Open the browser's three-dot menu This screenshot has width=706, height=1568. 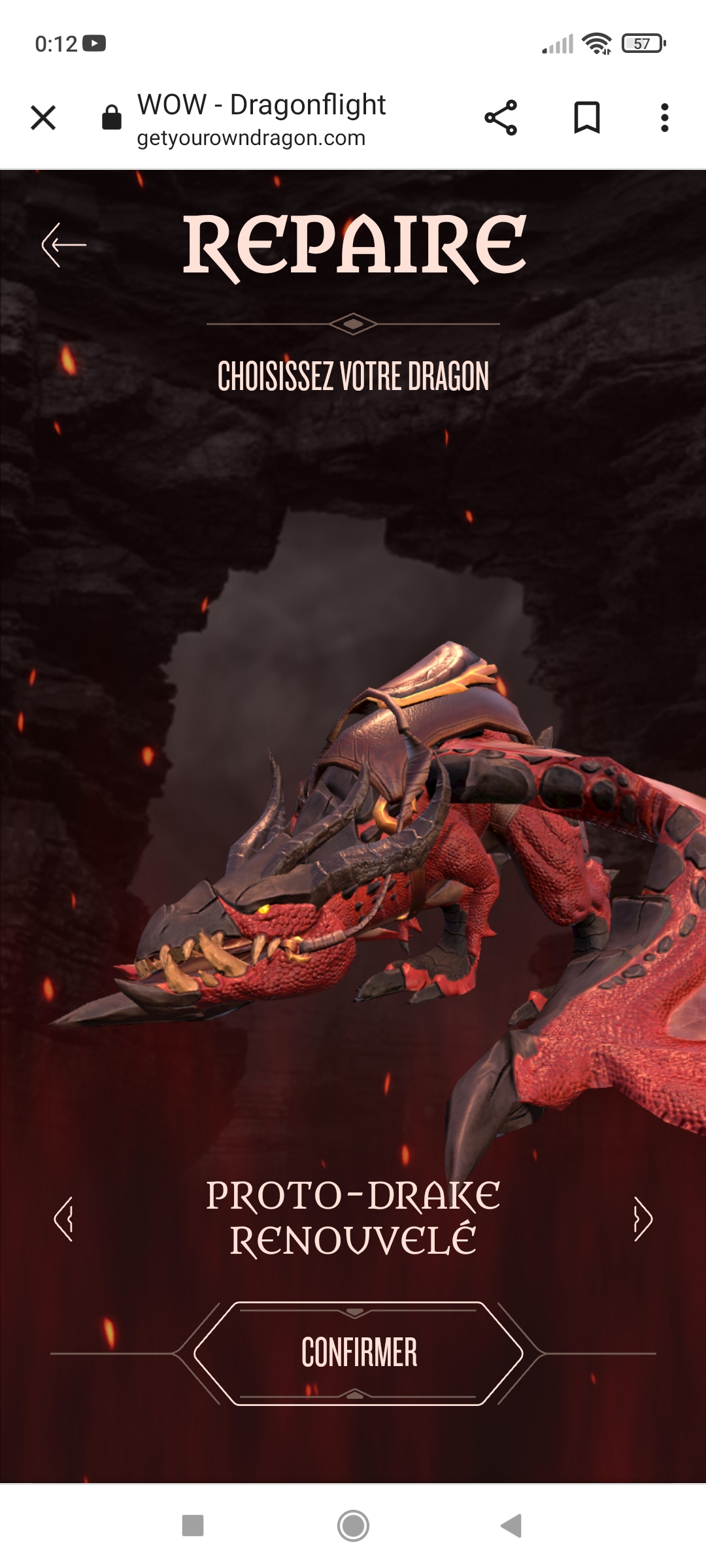click(x=664, y=118)
